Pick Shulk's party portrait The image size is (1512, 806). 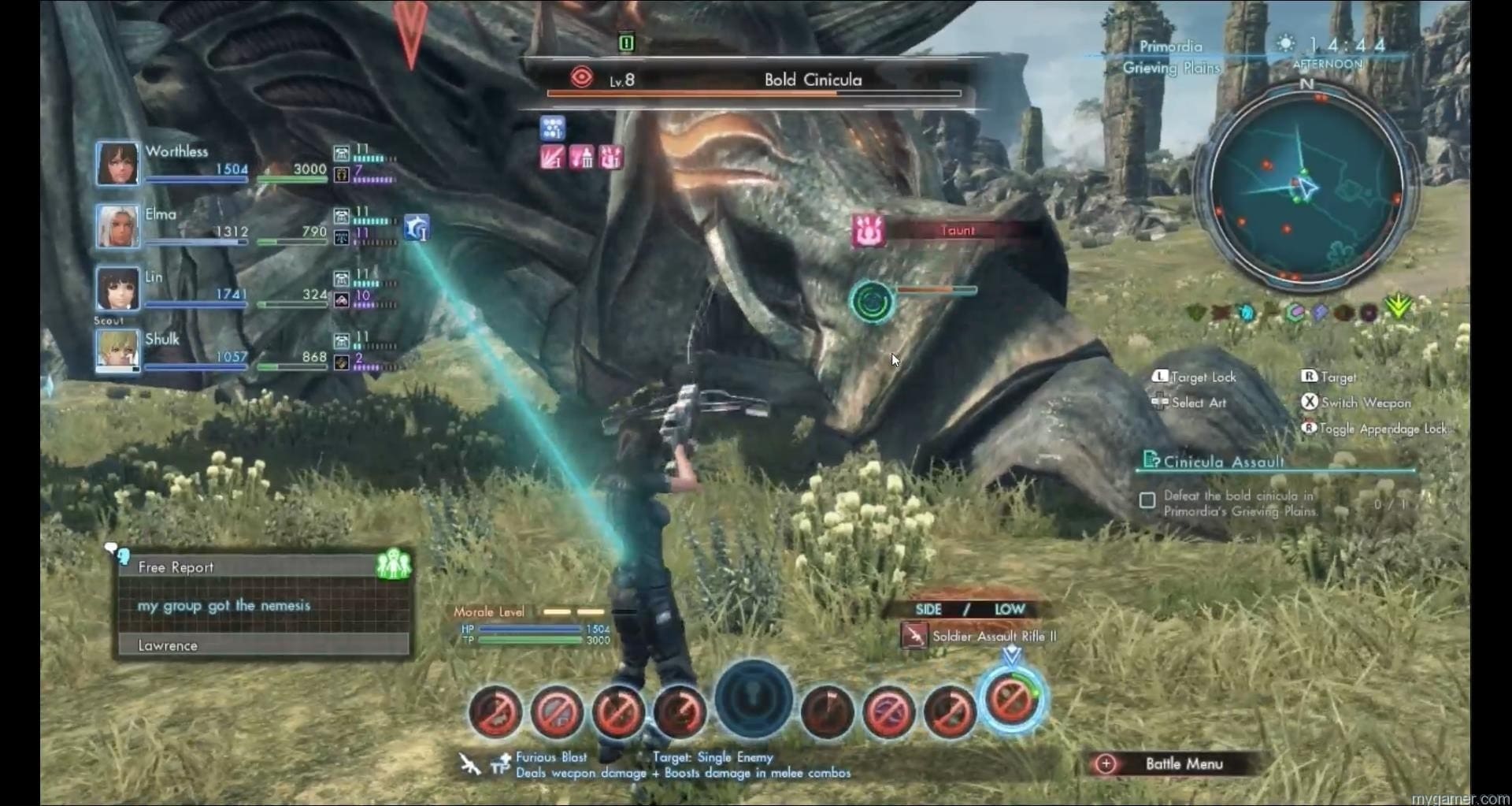(117, 351)
